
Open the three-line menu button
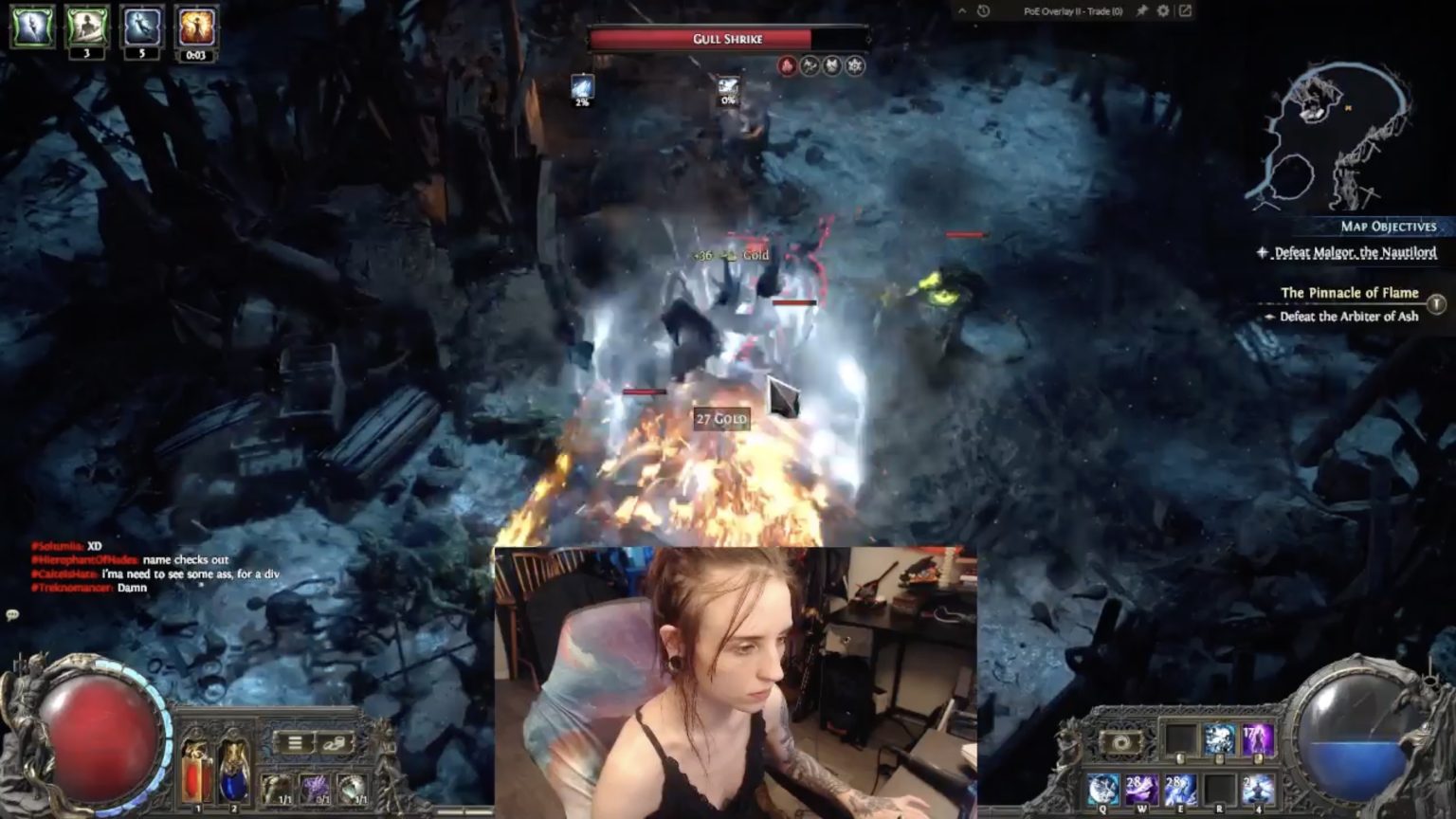294,742
